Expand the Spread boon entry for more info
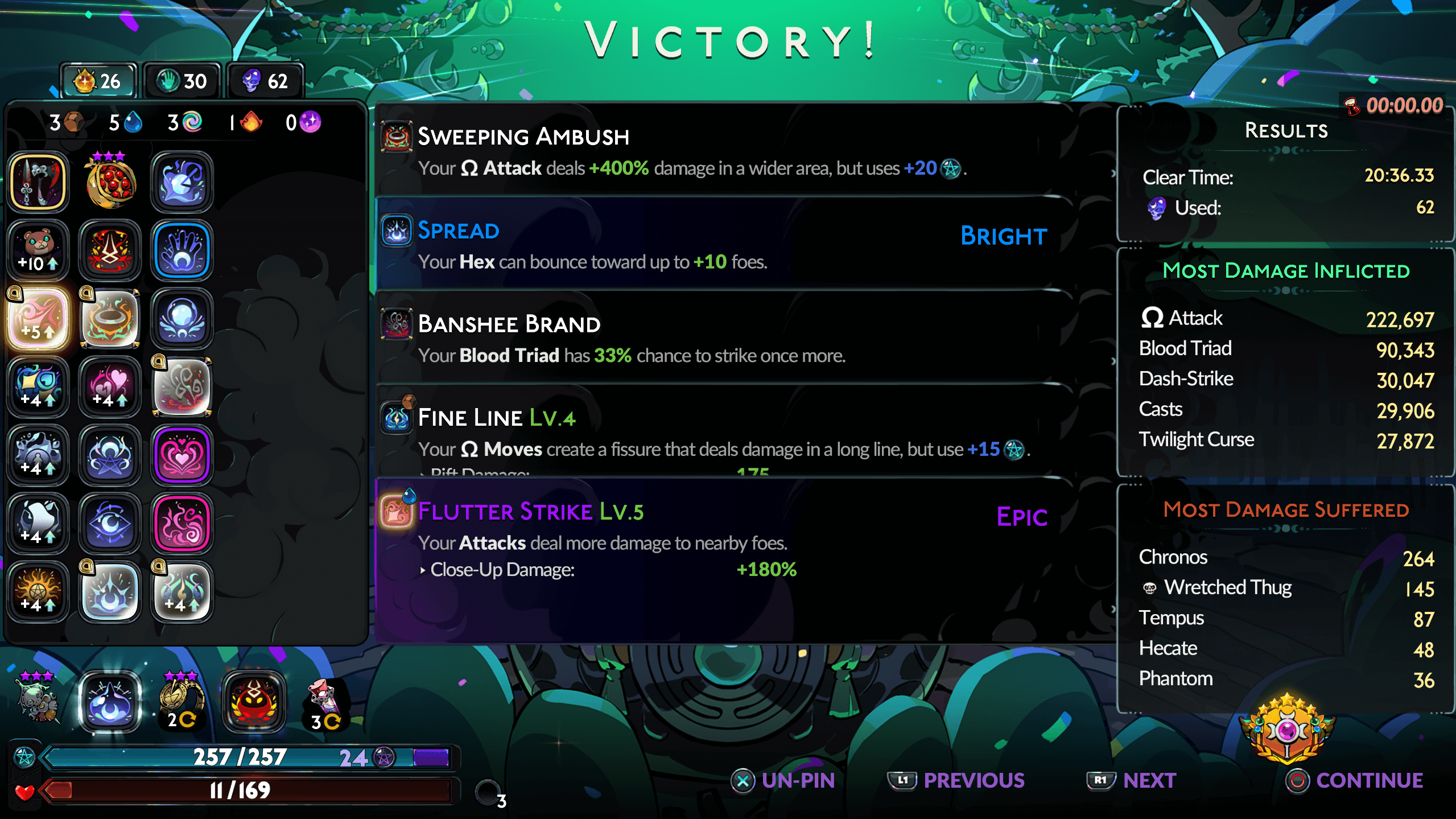Viewport: 1456px width, 819px height. (740, 245)
